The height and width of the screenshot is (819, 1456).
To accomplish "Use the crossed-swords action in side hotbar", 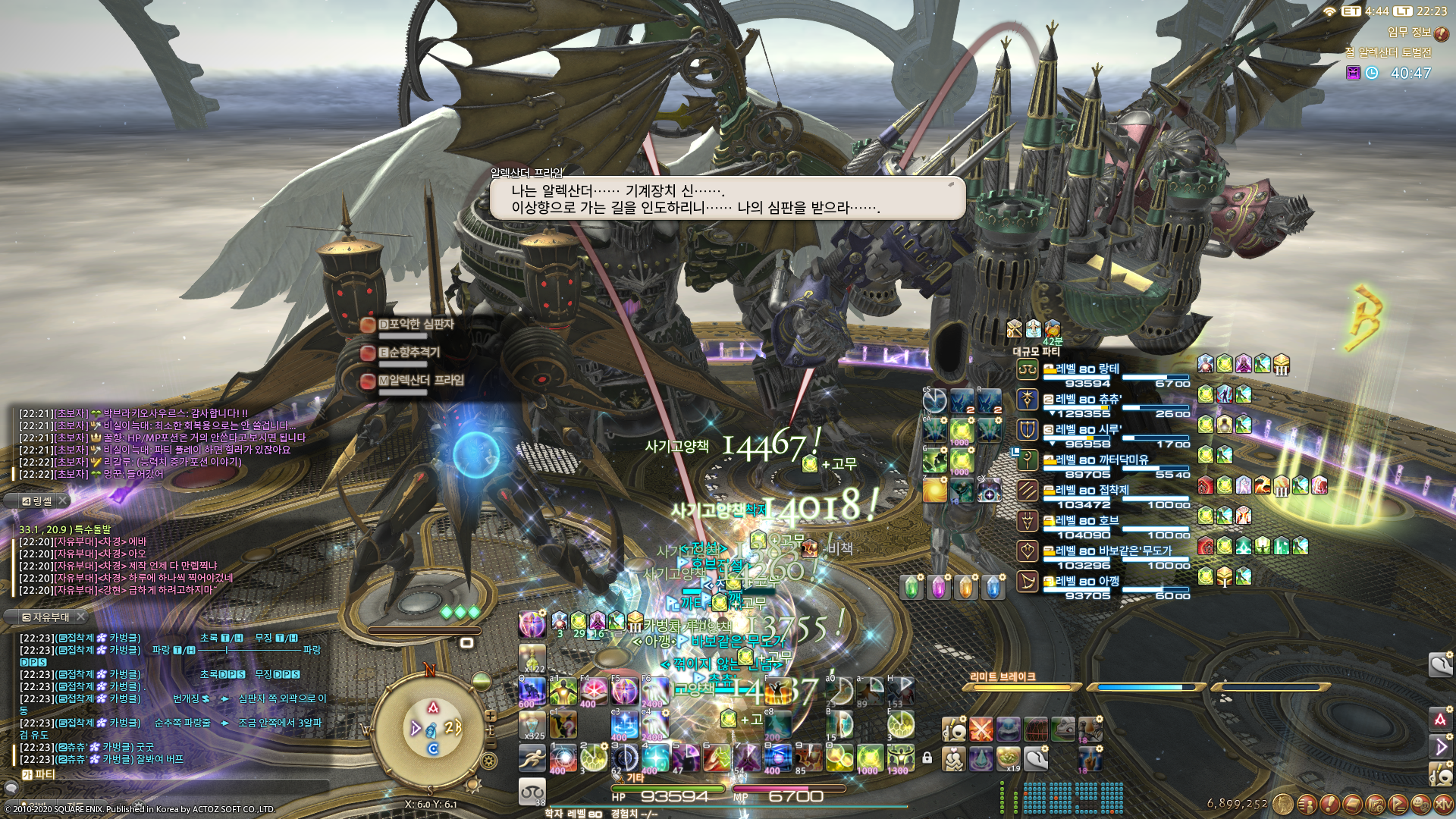I will [x=981, y=730].
